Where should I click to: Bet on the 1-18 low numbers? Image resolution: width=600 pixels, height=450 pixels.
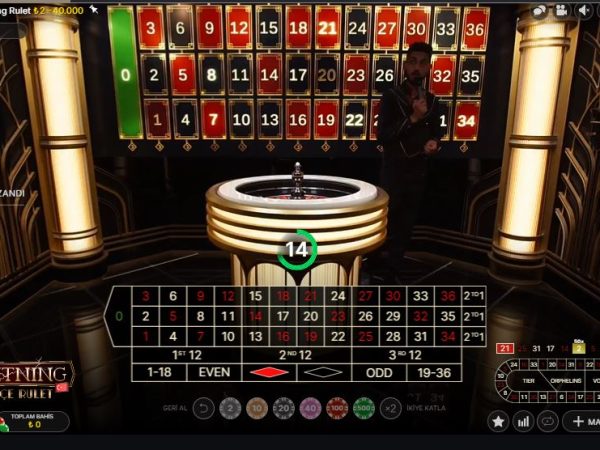(160, 372)
